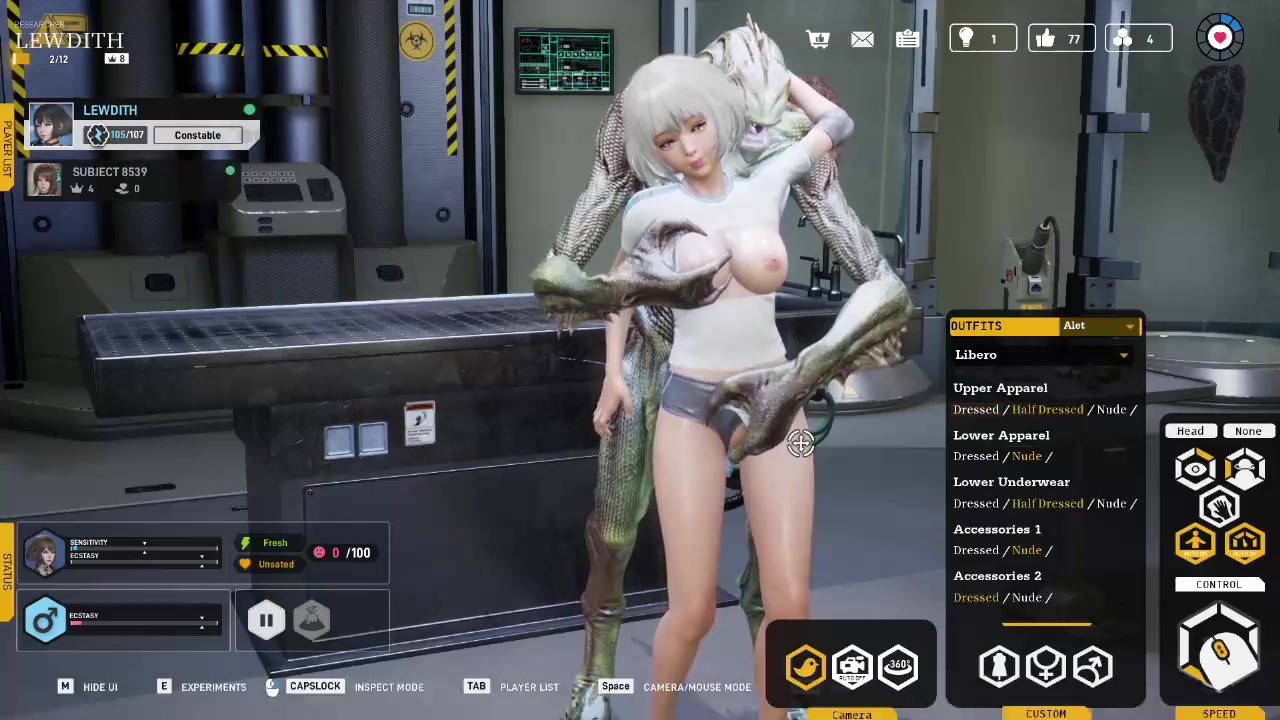This screenshot has width=1280, height=720.
Task: Toggle the 360 camera icon
Action: click(x=898, y=666)
